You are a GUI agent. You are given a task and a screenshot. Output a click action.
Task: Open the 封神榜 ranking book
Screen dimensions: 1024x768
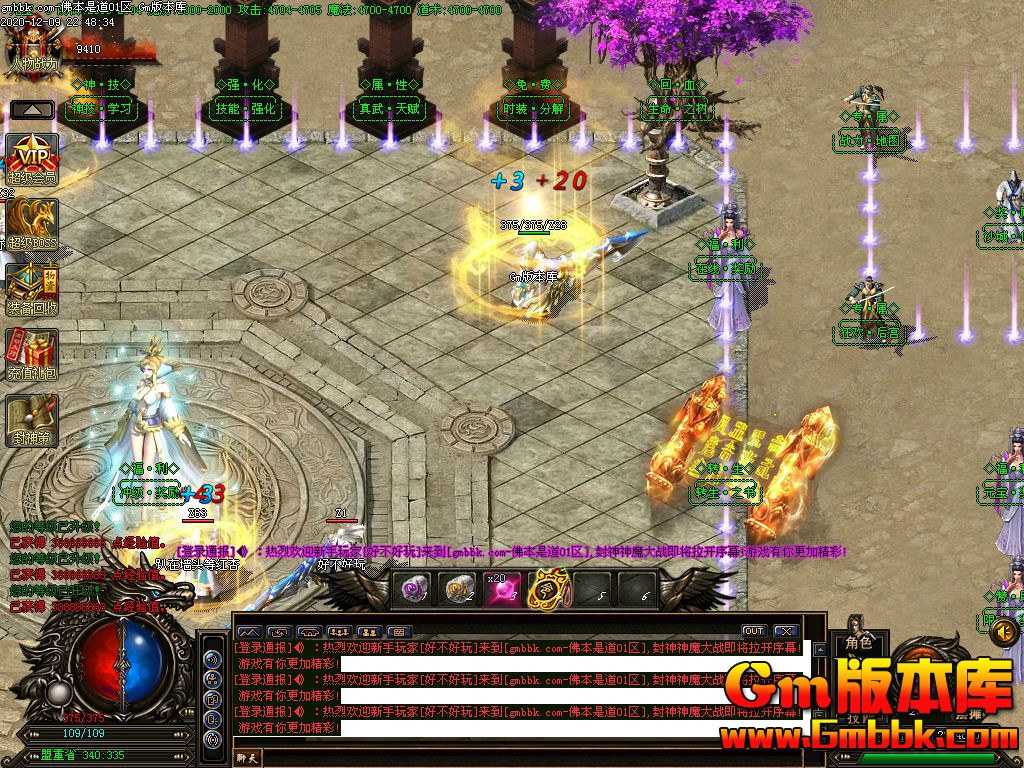[x=32, y=418]
